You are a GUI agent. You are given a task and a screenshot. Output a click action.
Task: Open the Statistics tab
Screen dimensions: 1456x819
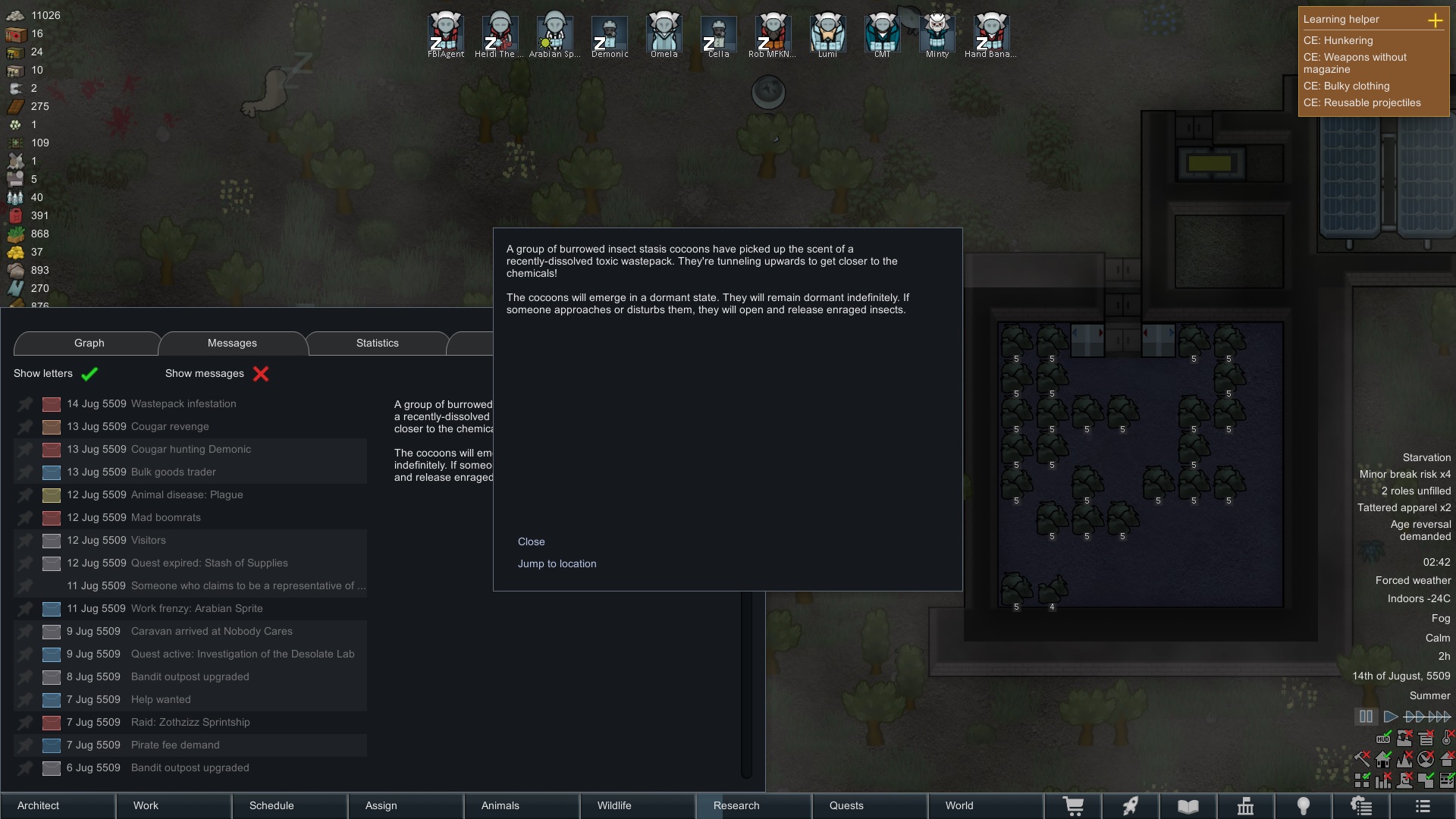click(377, 343)
